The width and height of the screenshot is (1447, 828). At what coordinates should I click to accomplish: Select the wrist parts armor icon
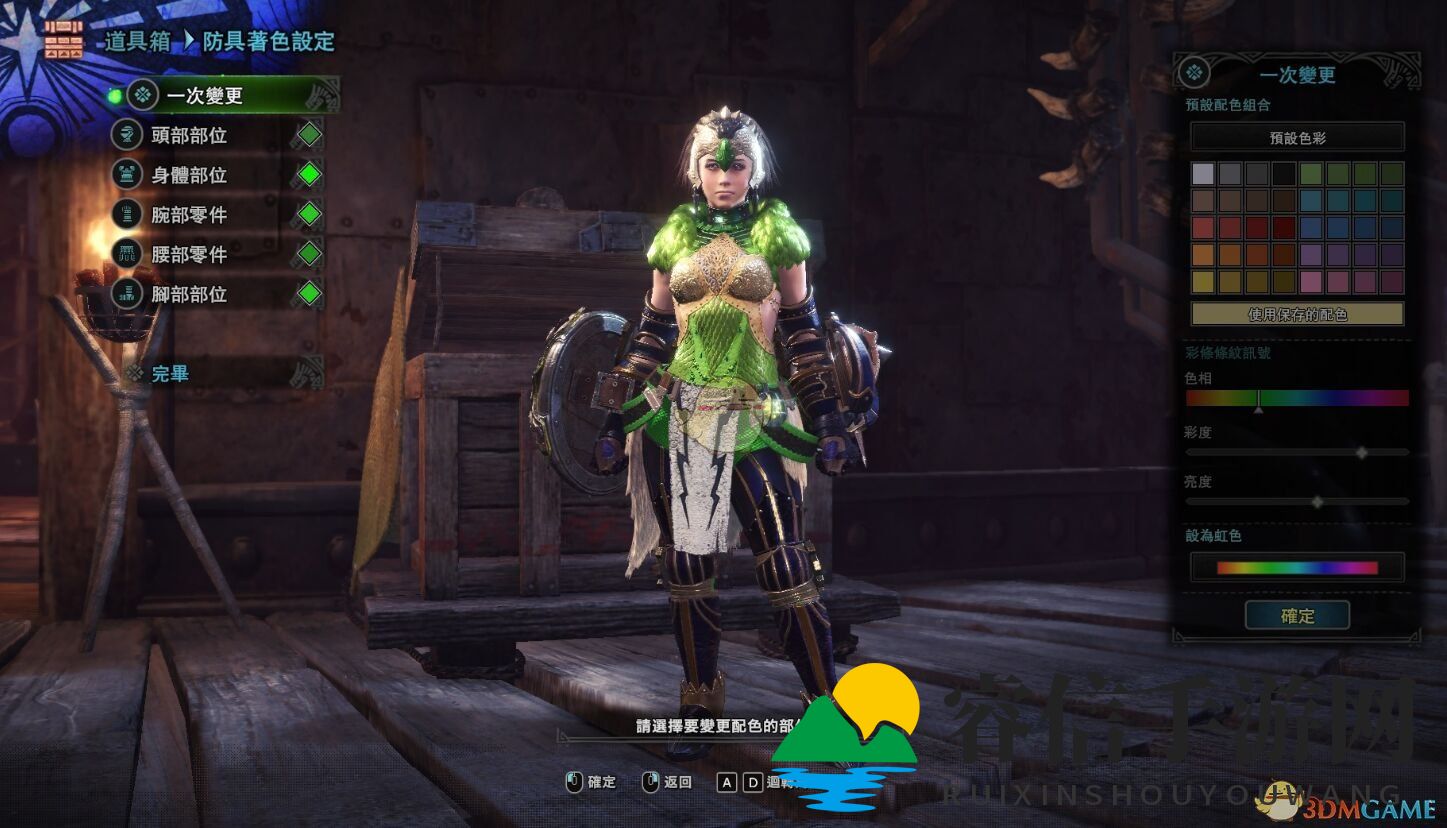[126, 216]
